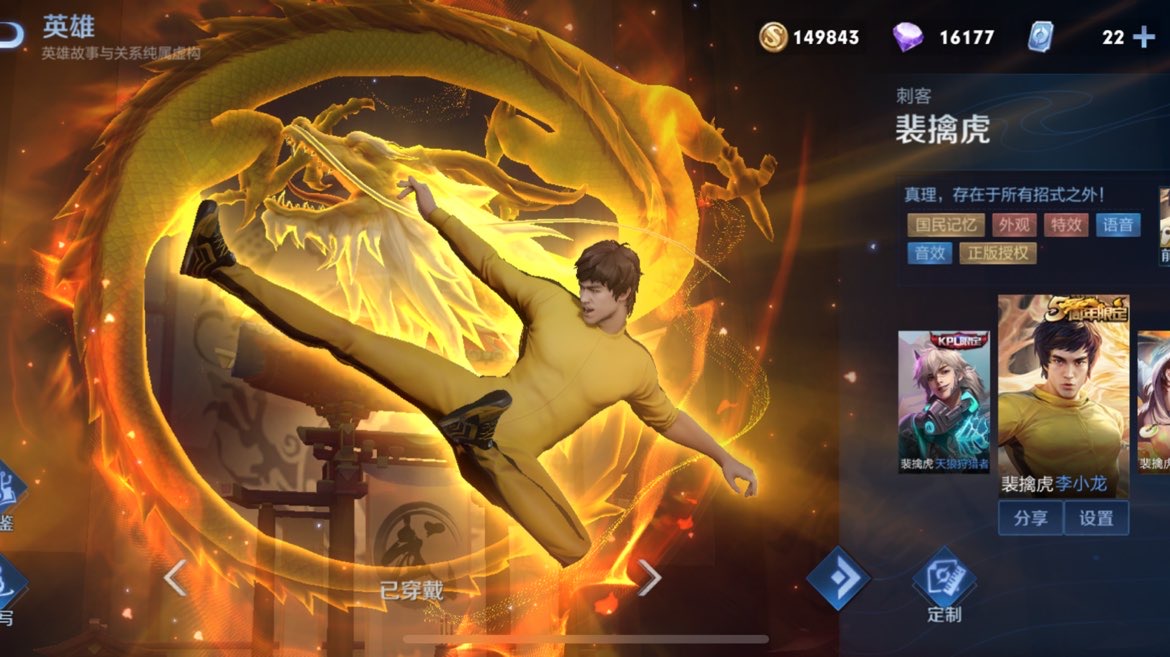Show the next skin with the right arrow

click(649, 577)
